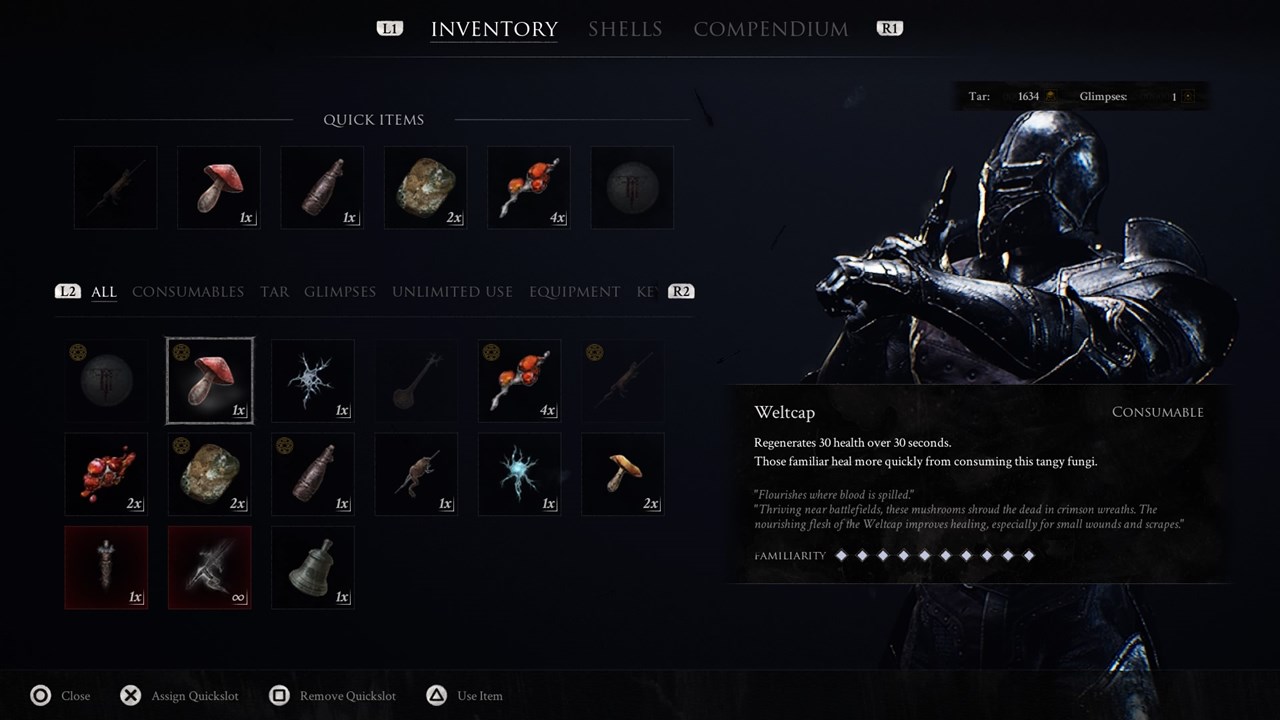This screenshot has width=1280, height=720.
Task: Open the Compendium tab
Action: (770, 29)
